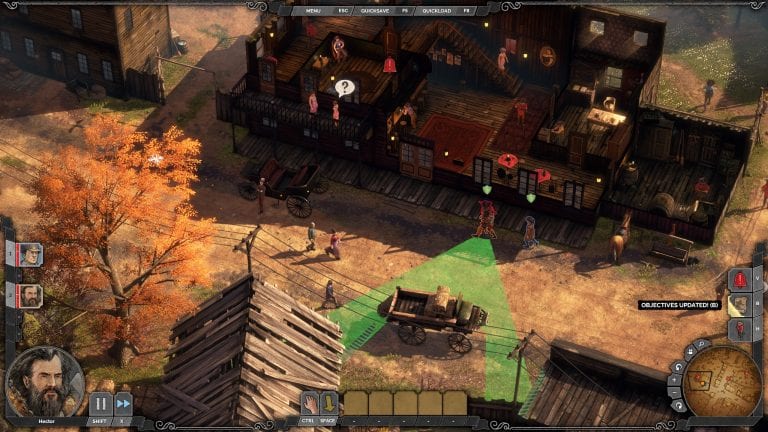
Task: Click Hector's large round portrait
Action: tap(44, 382)
